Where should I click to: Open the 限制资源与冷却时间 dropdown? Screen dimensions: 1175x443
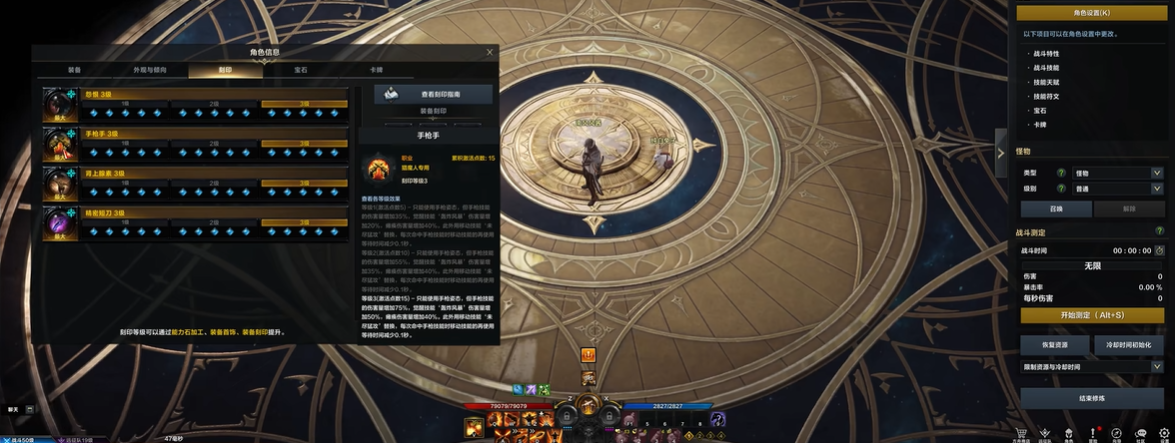pos(1091,367)
